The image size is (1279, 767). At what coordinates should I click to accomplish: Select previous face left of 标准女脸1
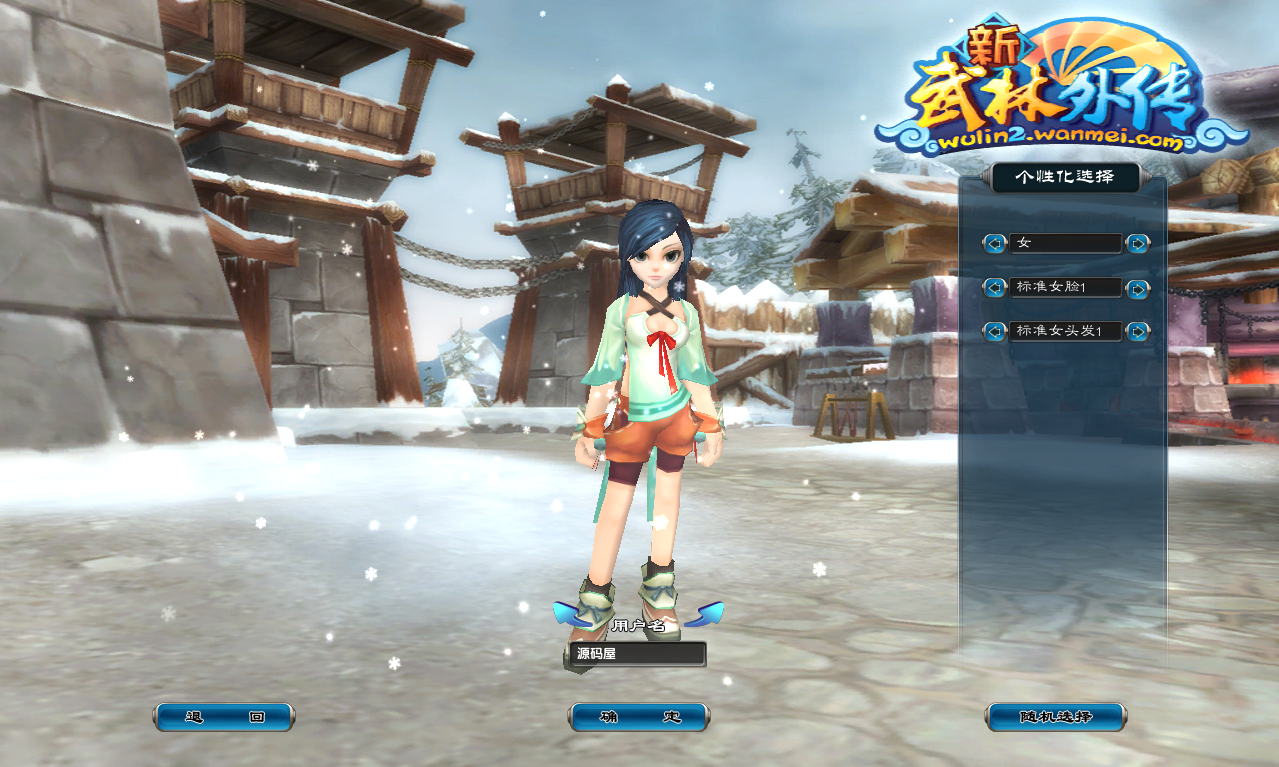(x=994, y=288)
